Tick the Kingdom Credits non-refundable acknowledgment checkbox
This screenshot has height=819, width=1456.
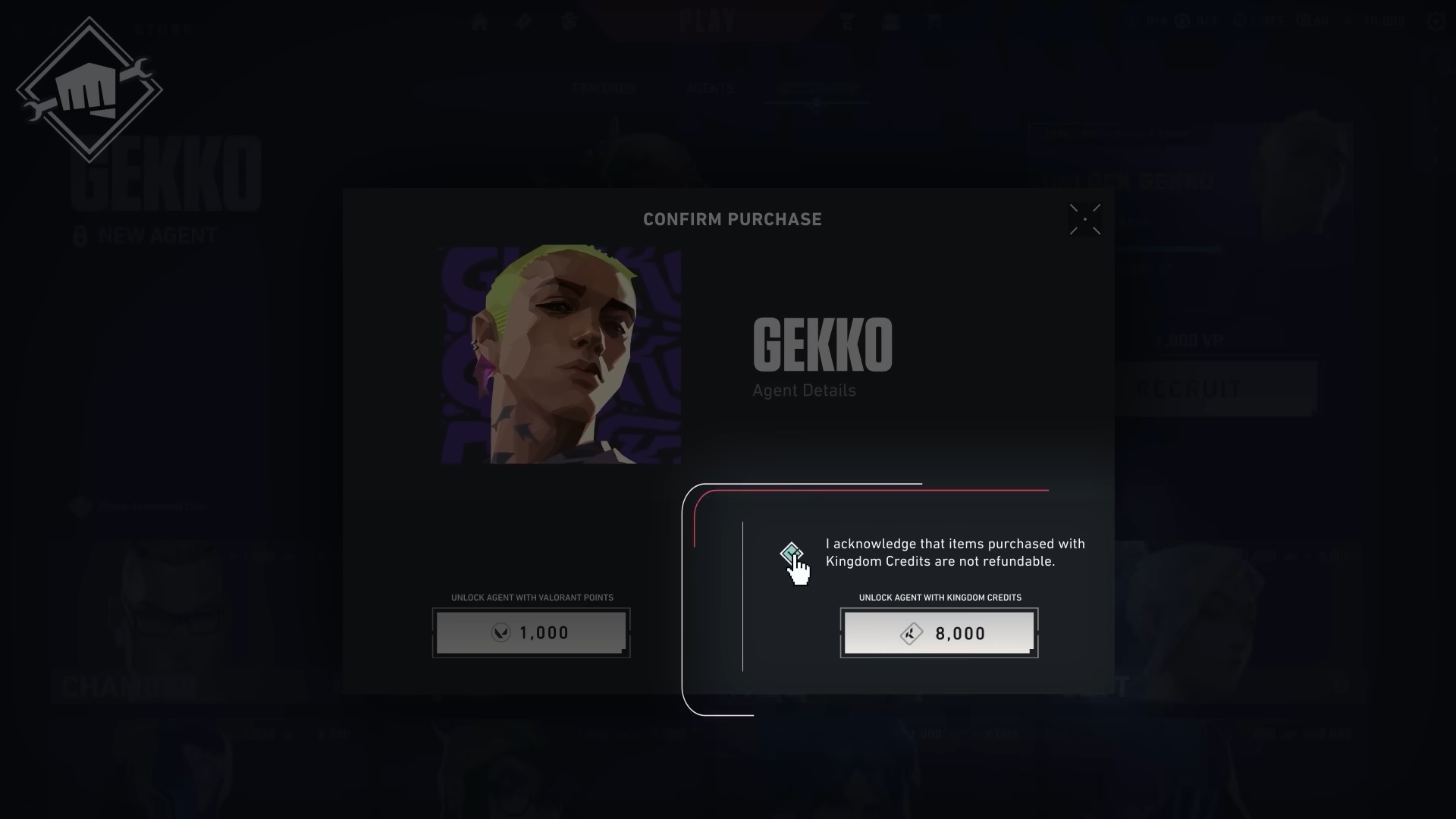(x=791, y=552)
